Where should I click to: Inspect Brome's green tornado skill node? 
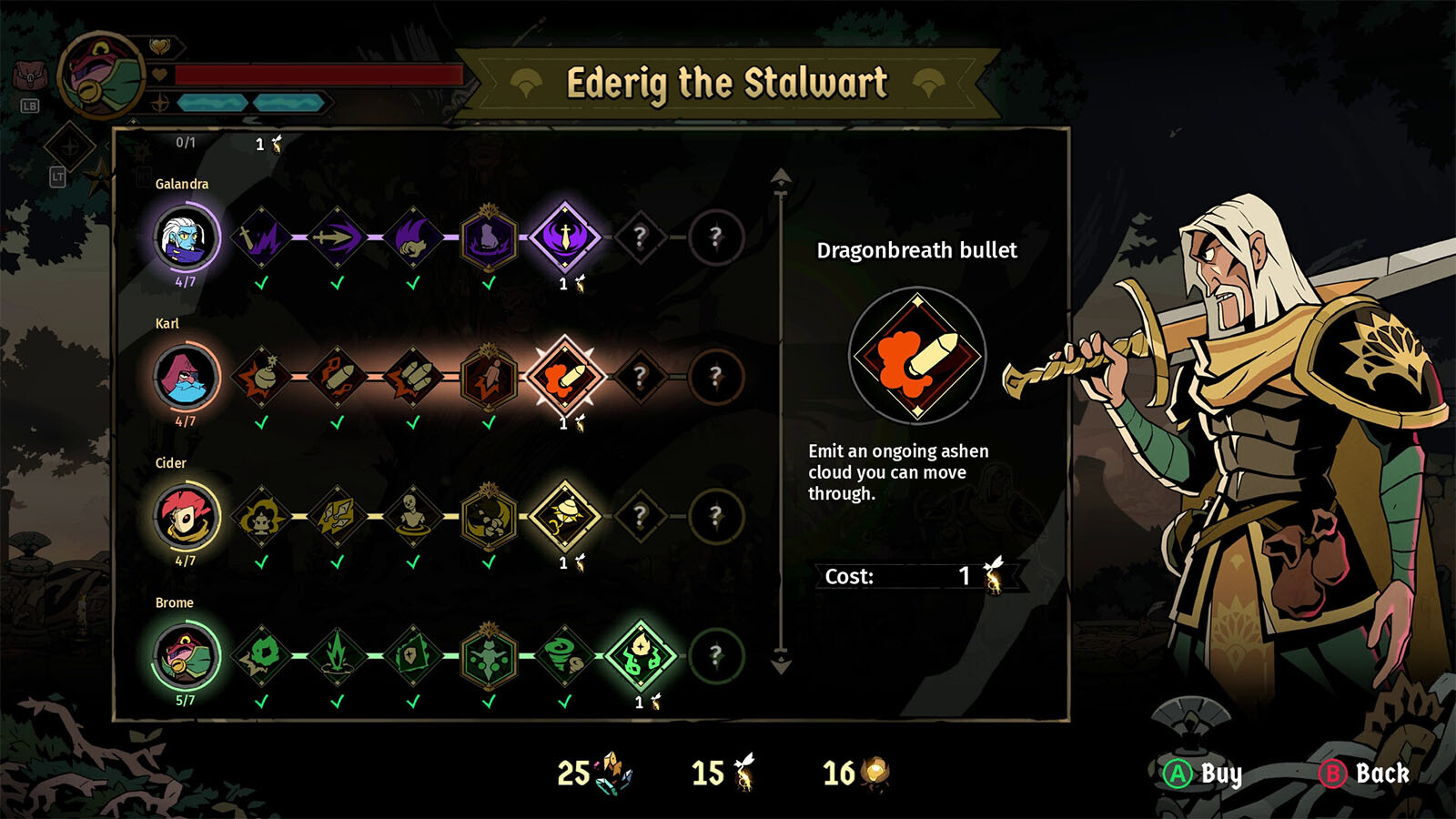(565, 655)
